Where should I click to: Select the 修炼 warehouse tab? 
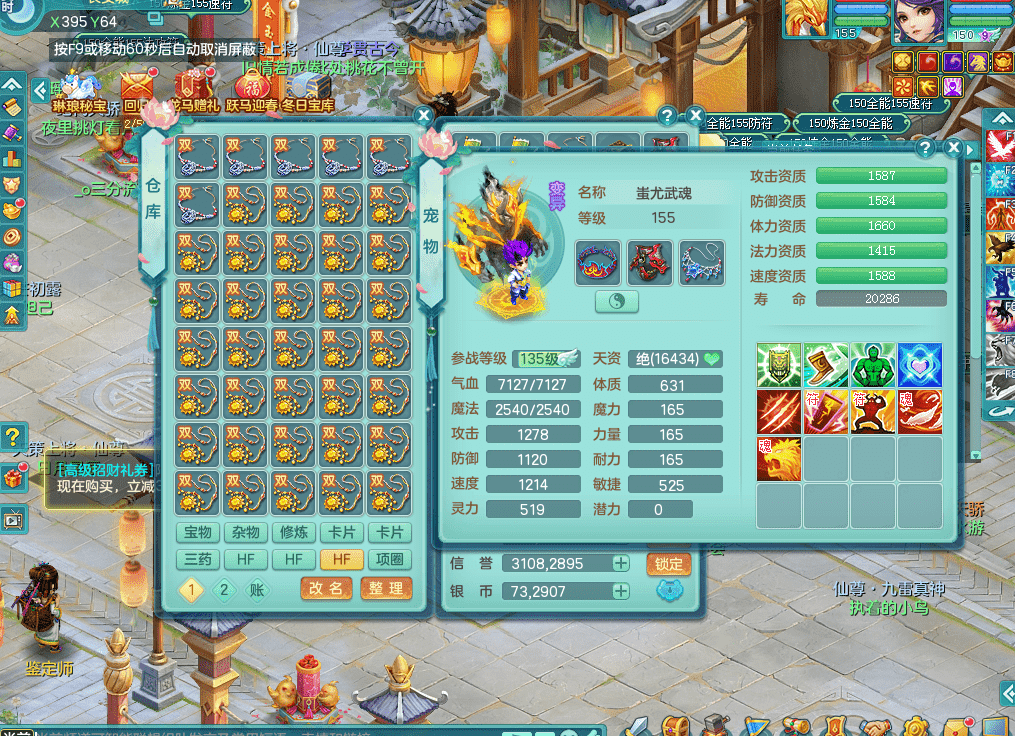(x=294, y=533)
